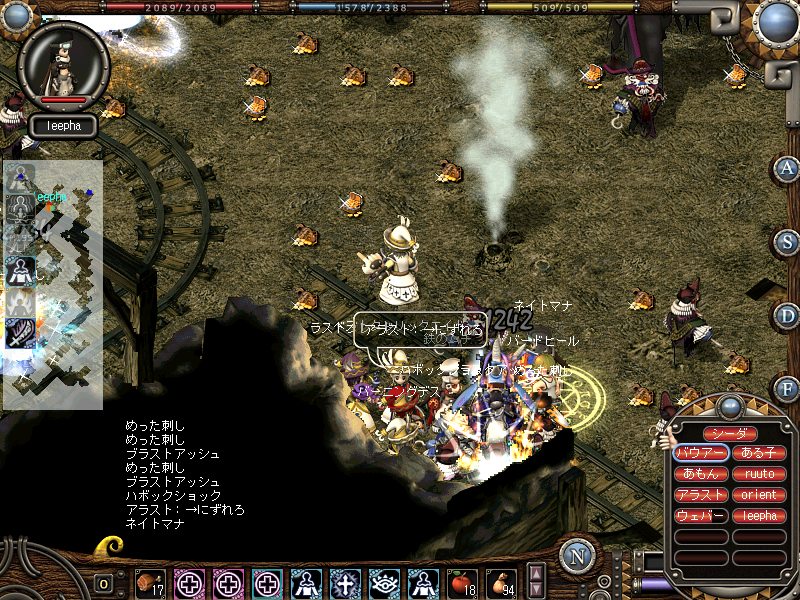Select party member ある子

coord(759,453)
